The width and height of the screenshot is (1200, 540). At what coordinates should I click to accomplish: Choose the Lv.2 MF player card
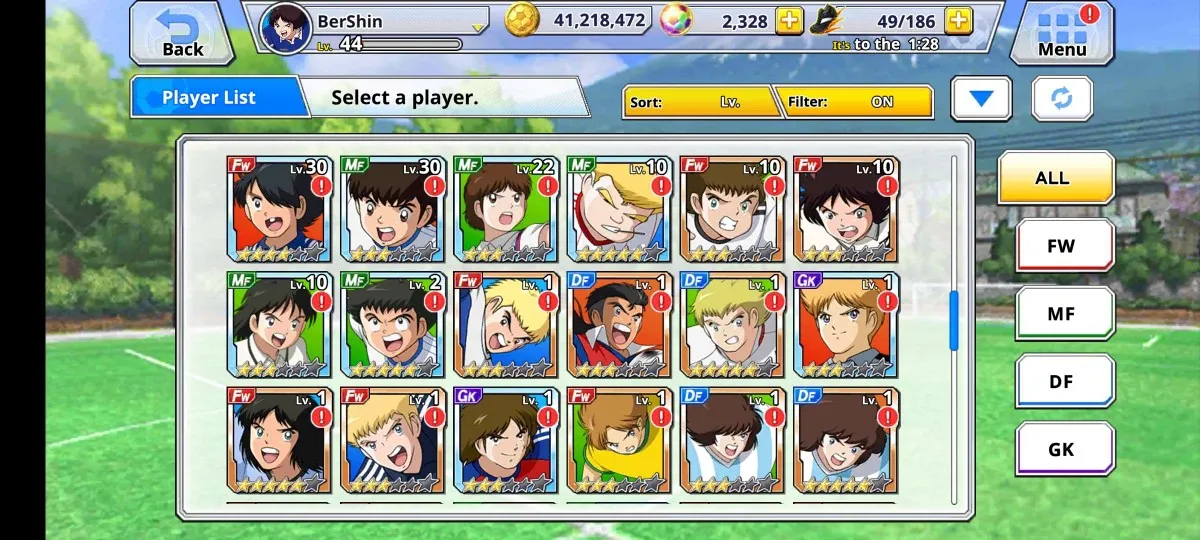tap(389, 324)
